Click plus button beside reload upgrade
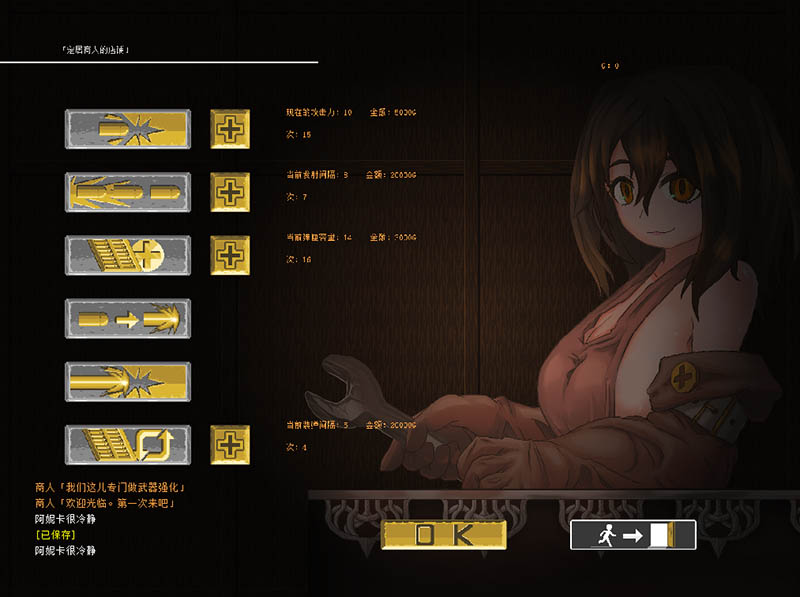 230,444
